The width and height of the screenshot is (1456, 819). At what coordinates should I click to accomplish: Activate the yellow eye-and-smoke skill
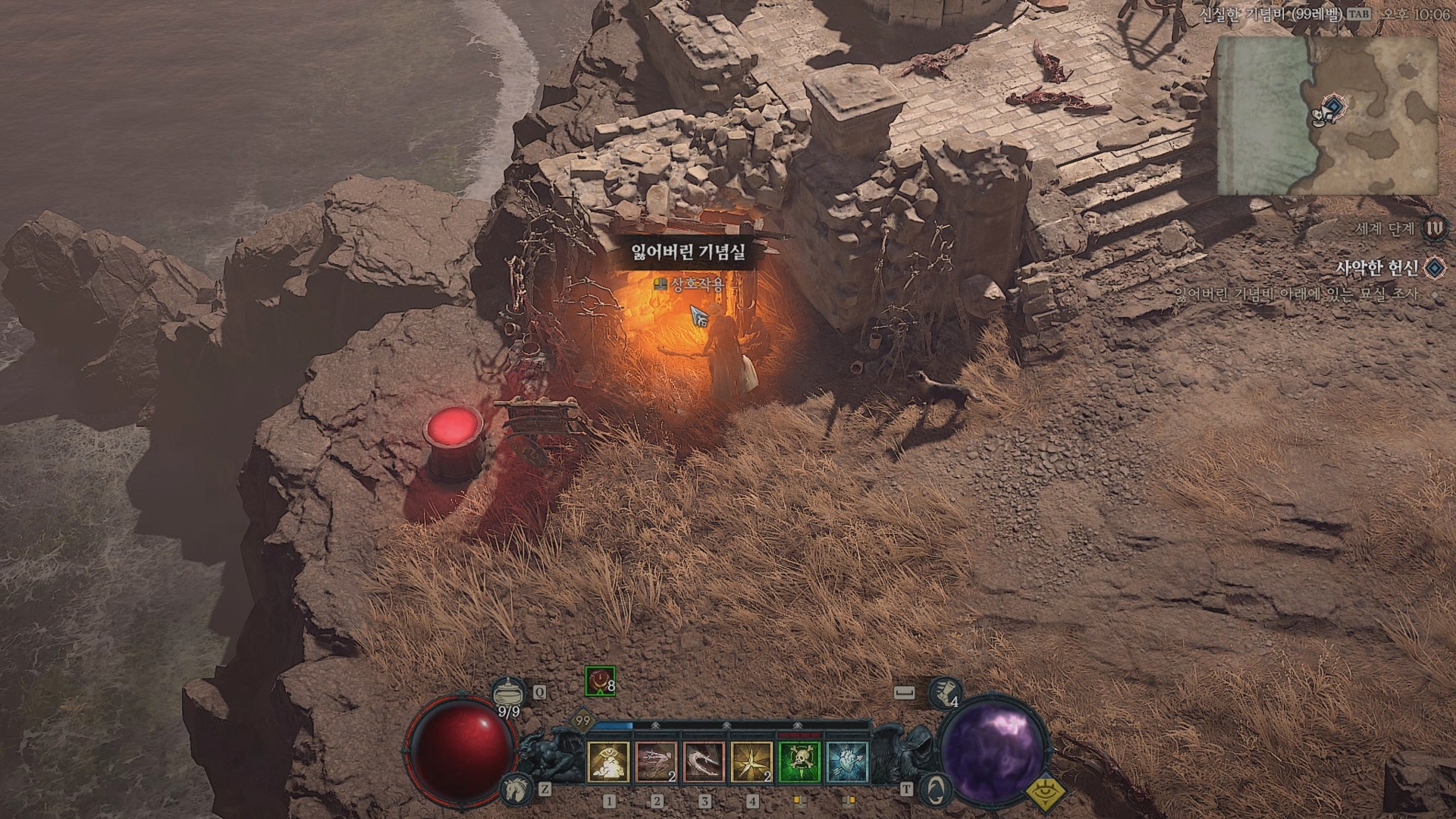608,762
